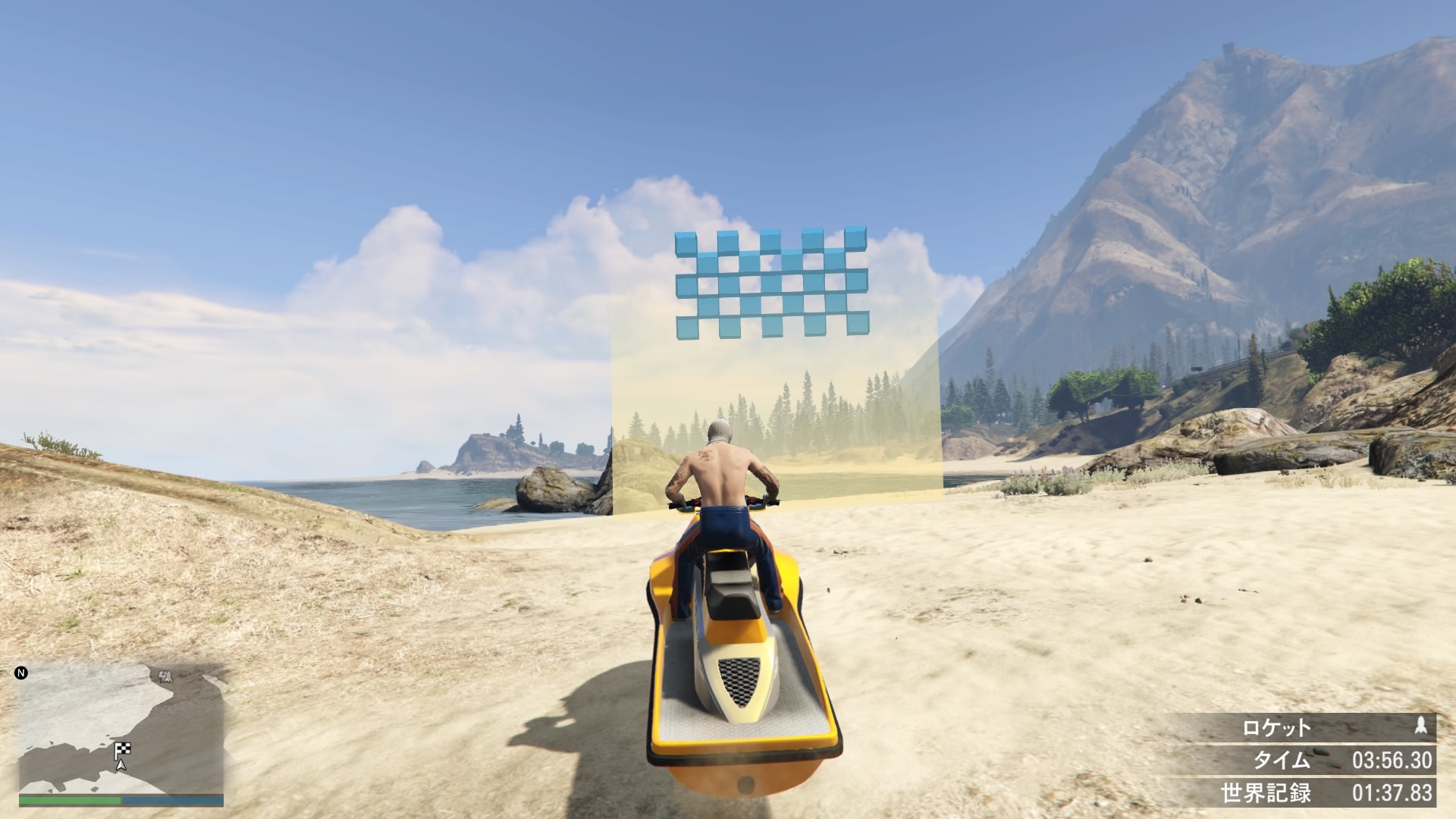The width and height of the screenshot is (1456, 819).
Task: Click the player arrow on the minimap
Action: pyautogui.click(x=121, y=764)
